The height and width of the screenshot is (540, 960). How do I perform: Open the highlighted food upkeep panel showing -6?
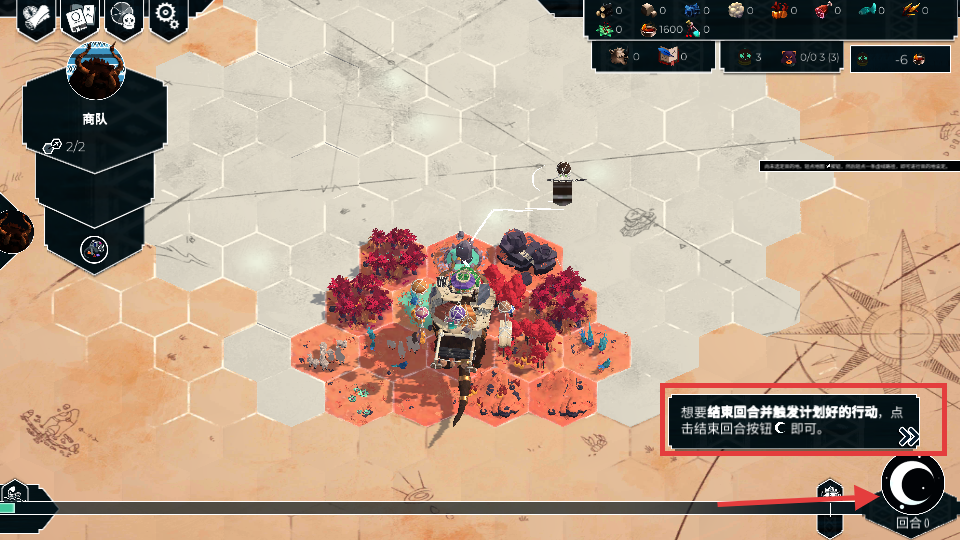click(901, 59)
